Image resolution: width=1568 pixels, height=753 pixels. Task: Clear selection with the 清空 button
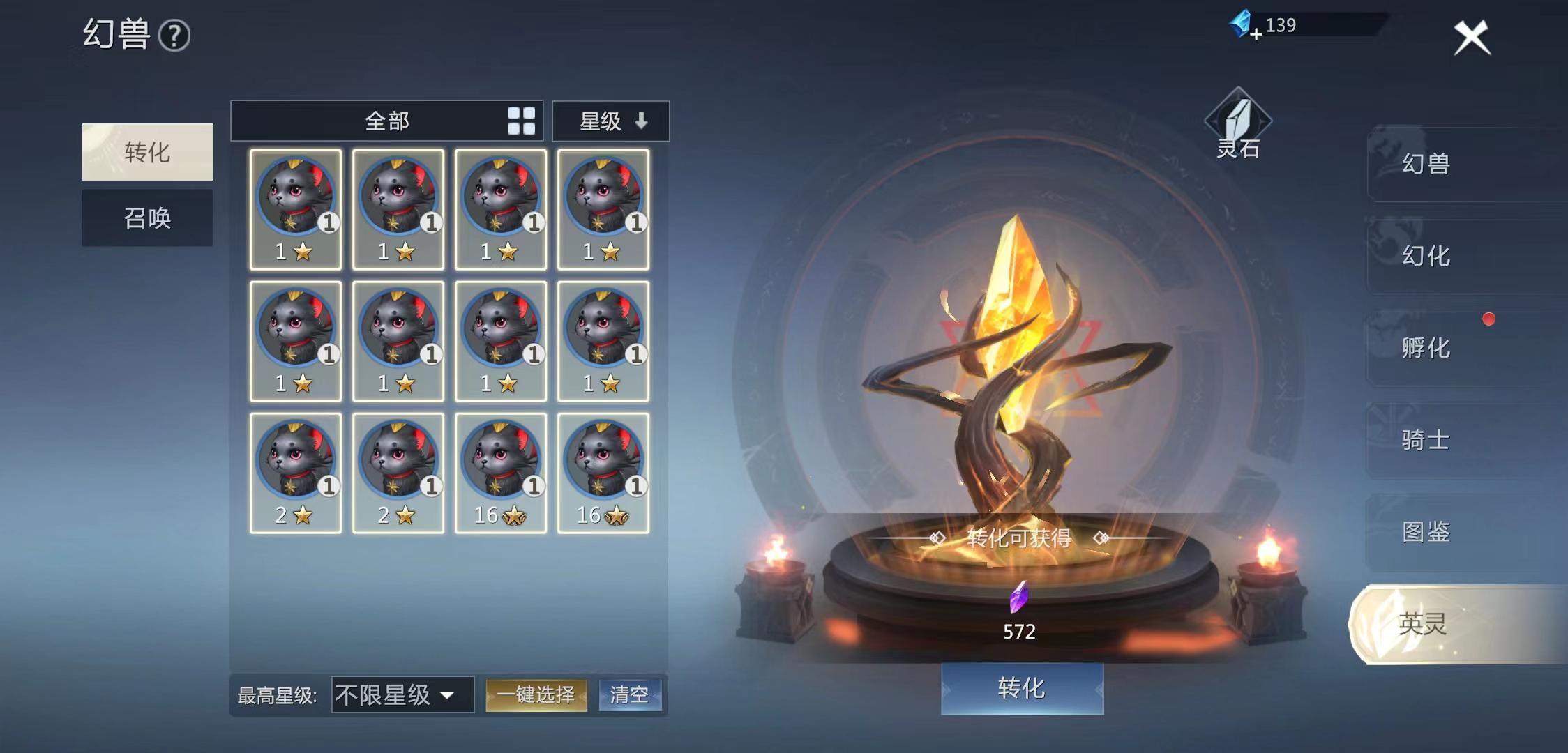(629, 694)
